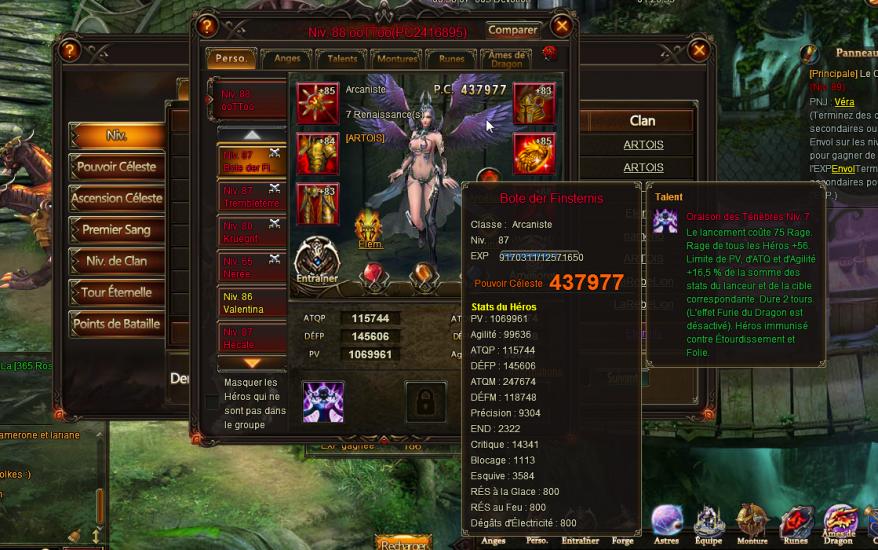Viewport: 878px width, 550px height.
Task: Switch to the Anges tab
Action: click(287, 59)
